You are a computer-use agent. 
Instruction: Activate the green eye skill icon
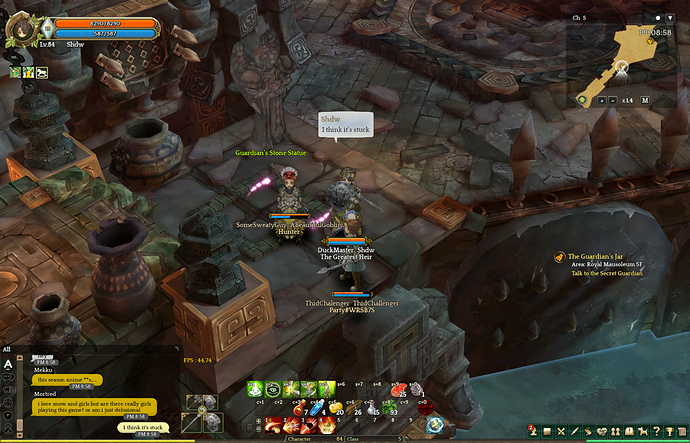coord(273,389)
